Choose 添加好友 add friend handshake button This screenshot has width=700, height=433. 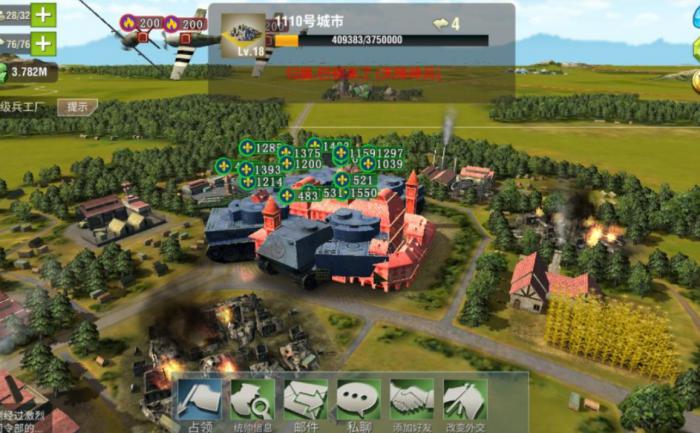[x=411, y=402]
